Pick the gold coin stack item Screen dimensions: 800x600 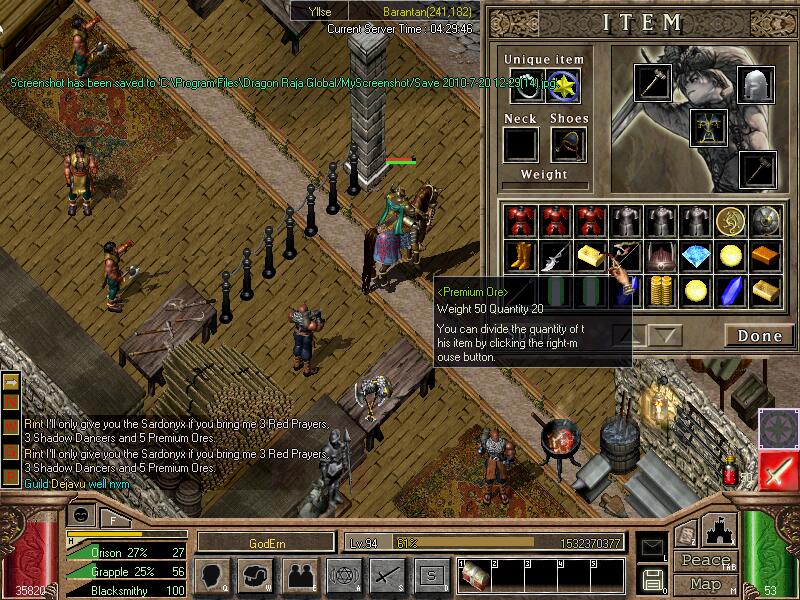point(660,292)
